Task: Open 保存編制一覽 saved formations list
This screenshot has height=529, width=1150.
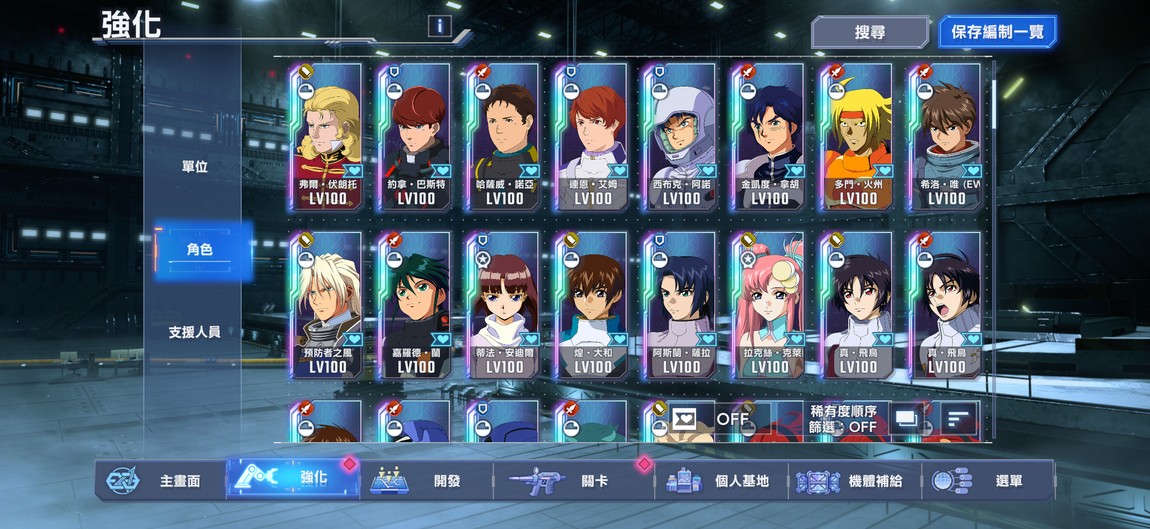Action: [x=997, y=32]
